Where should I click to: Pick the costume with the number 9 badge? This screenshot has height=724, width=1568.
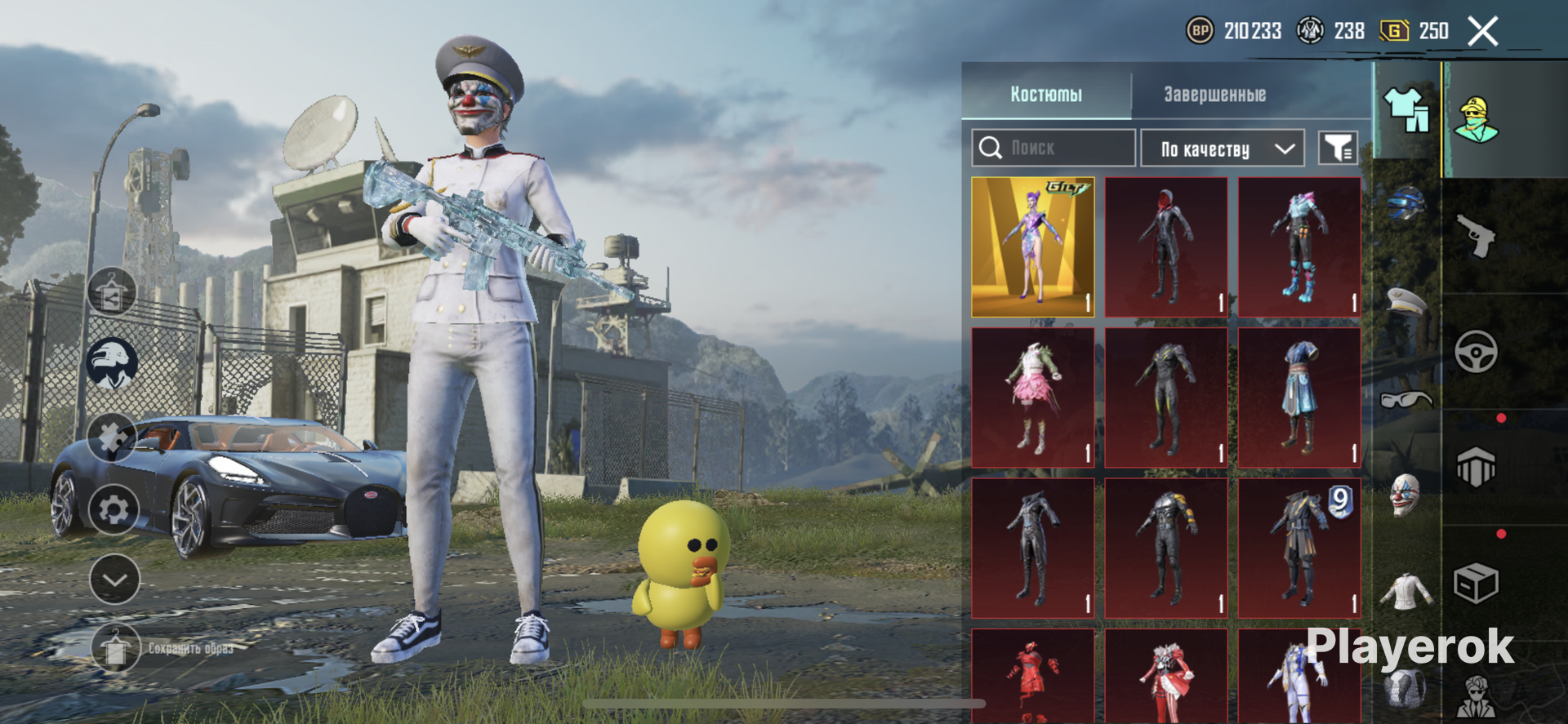tap(1299, 548)
